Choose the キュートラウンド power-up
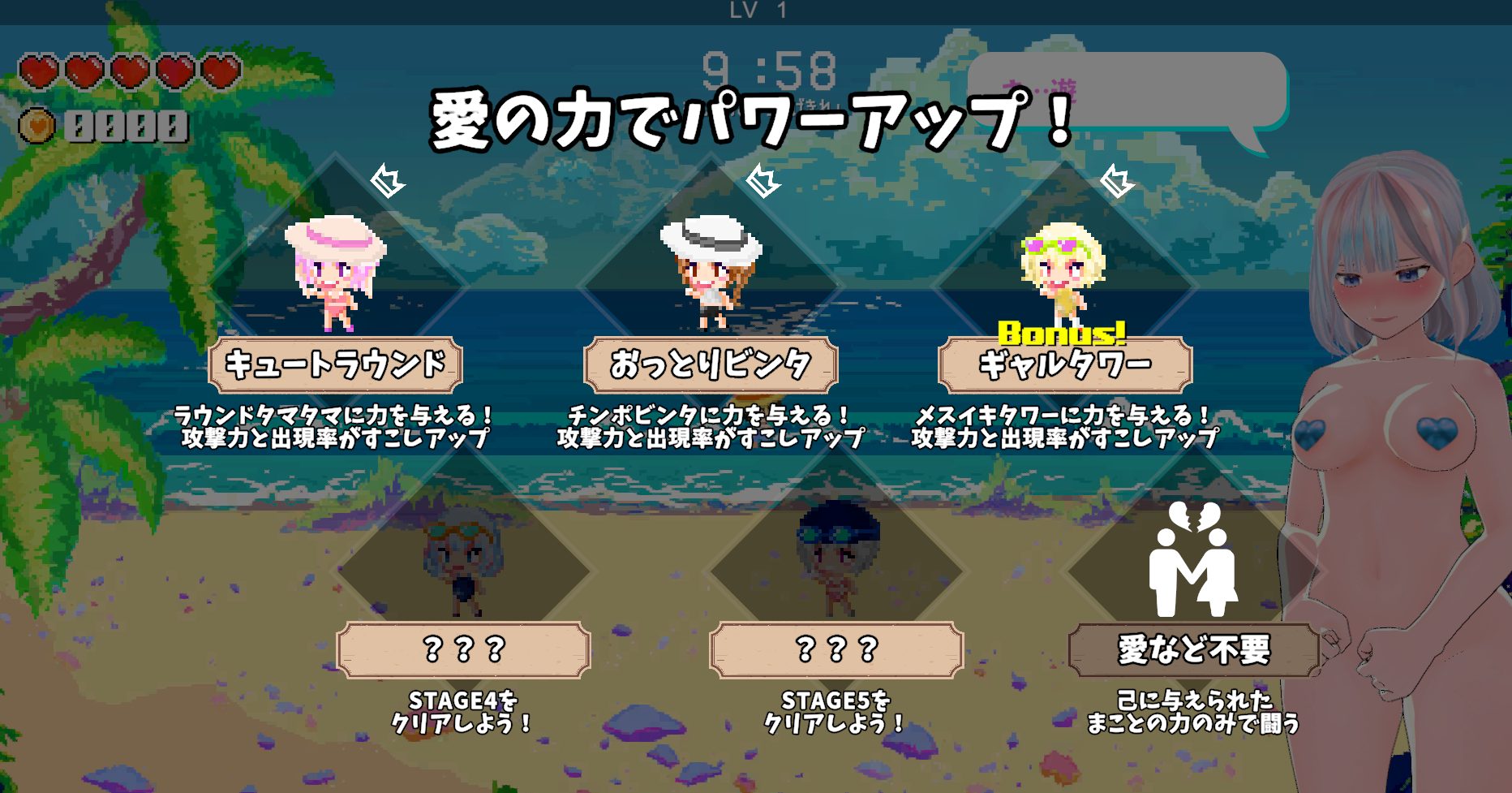This screenshot has width=1512, height=793. pyautogui.click(x=335, y=364)
